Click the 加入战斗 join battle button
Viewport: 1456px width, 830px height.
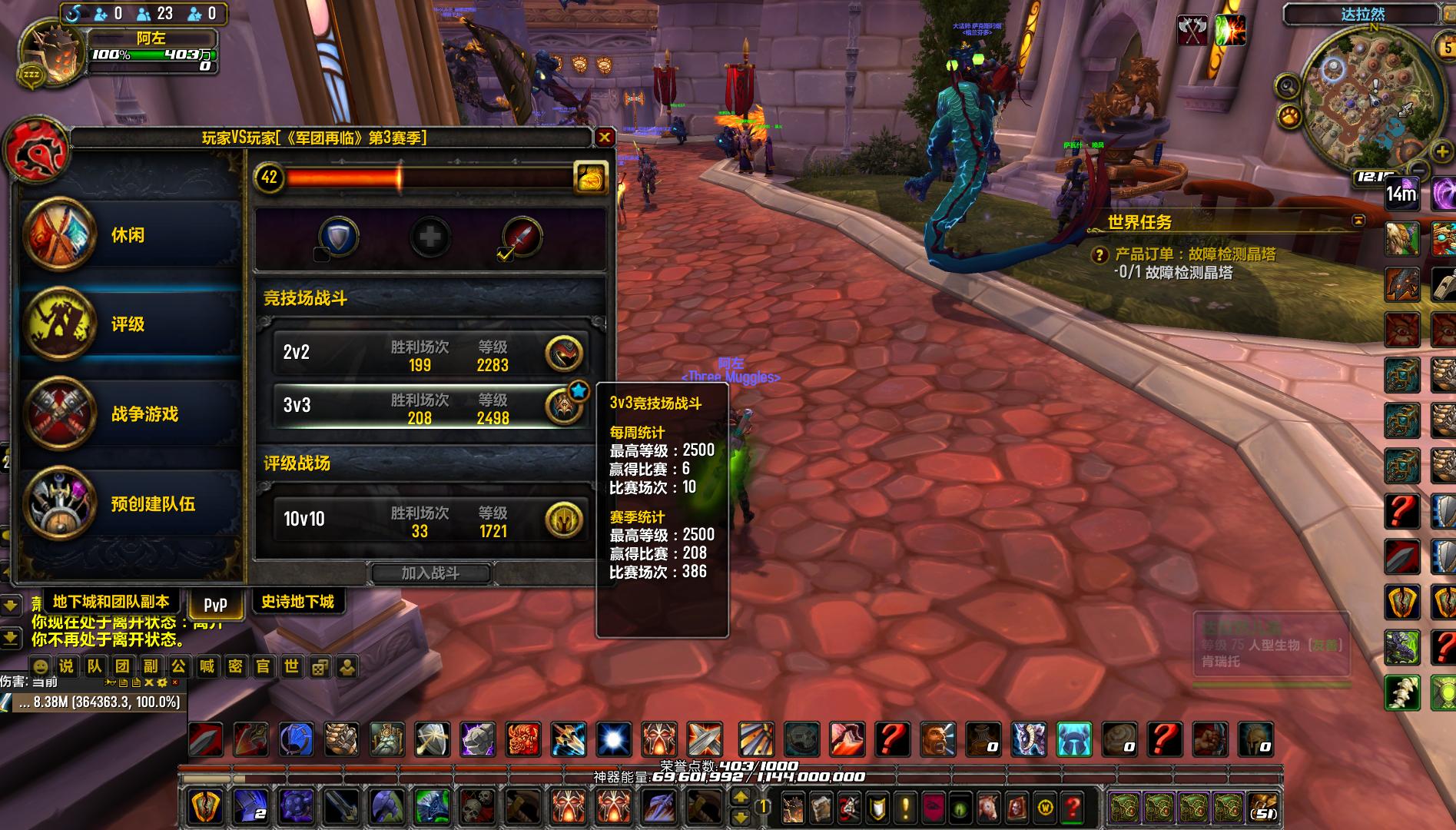[430, 573]
